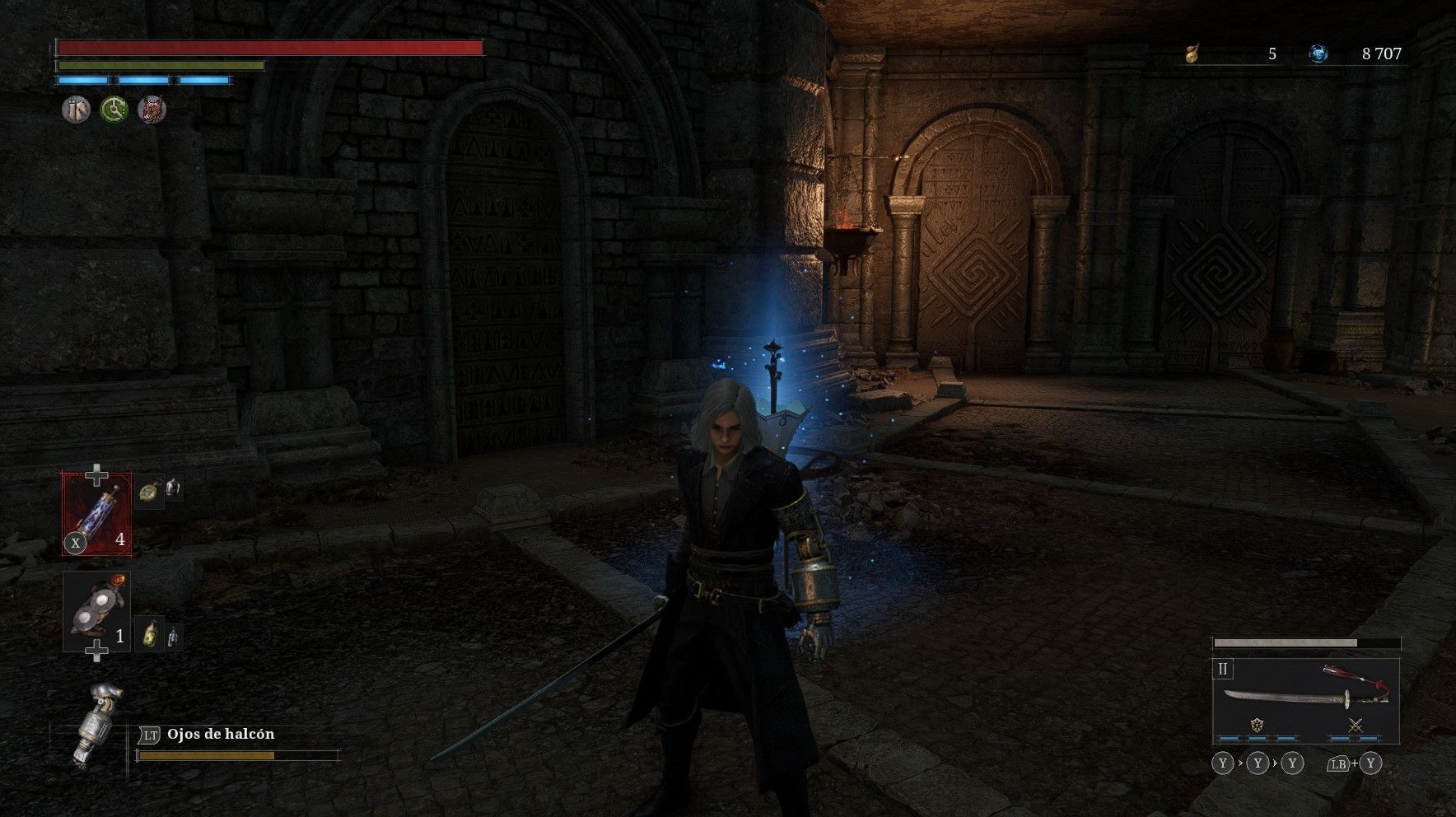This screenshot has width=1456, height=817.
Task: Select the round grinder item slot
Action: pos(97,611)
